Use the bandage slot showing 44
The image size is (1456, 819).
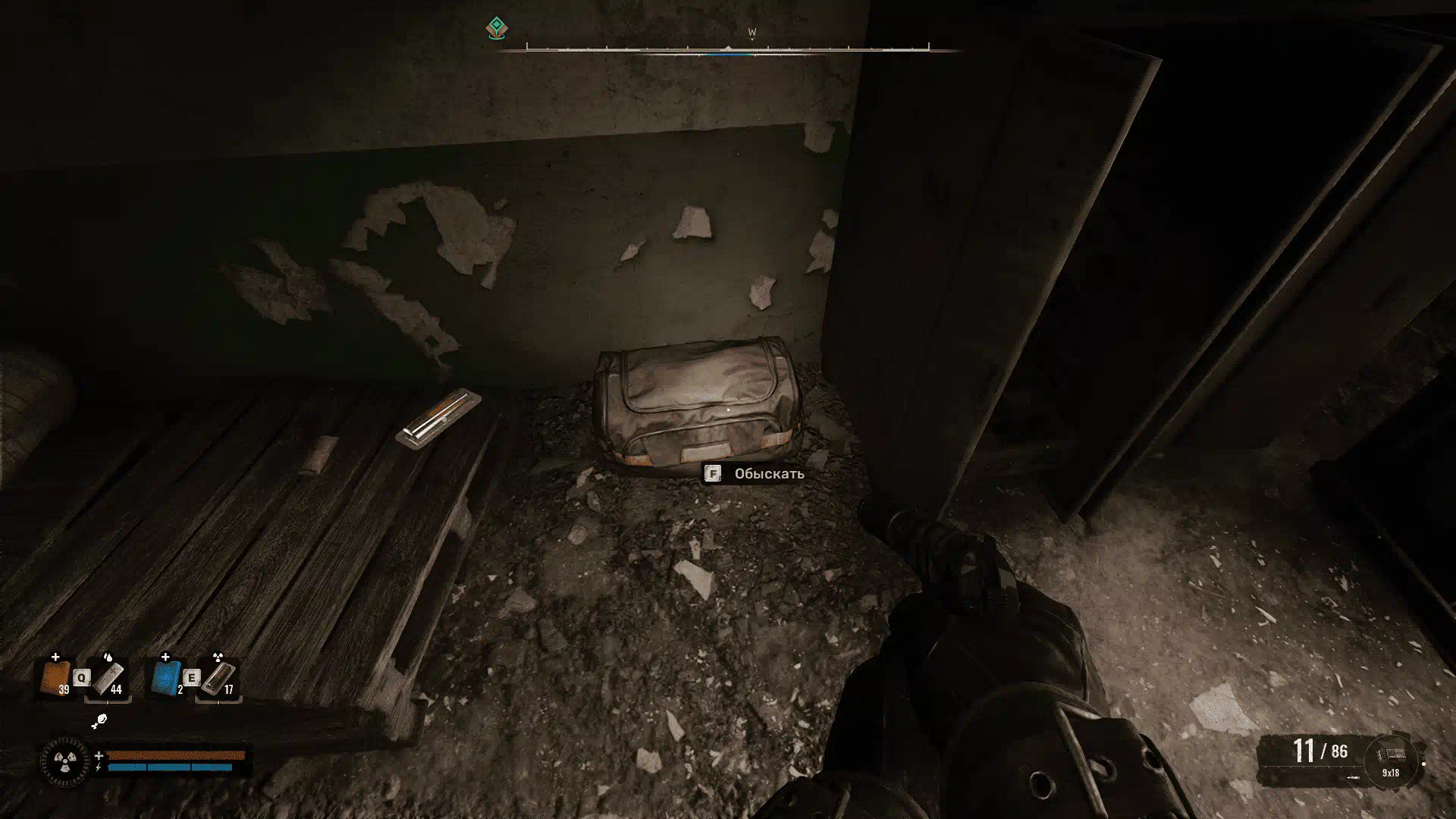[x=109, y=678]
